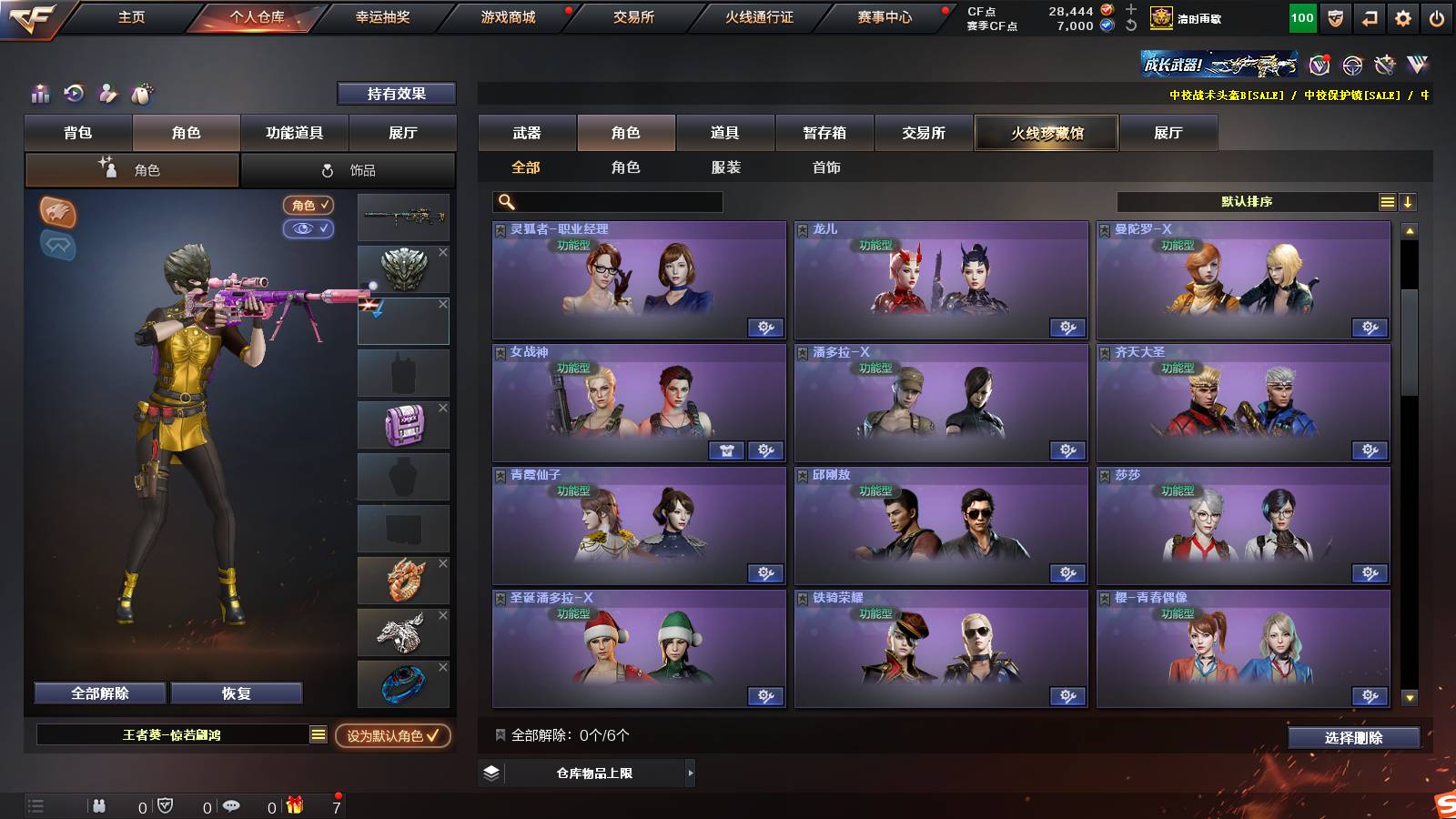1456x819 pixels.
Task: Open 游戏商城 in the top menu
Action: pyautogui.click(x=506, y=16)
